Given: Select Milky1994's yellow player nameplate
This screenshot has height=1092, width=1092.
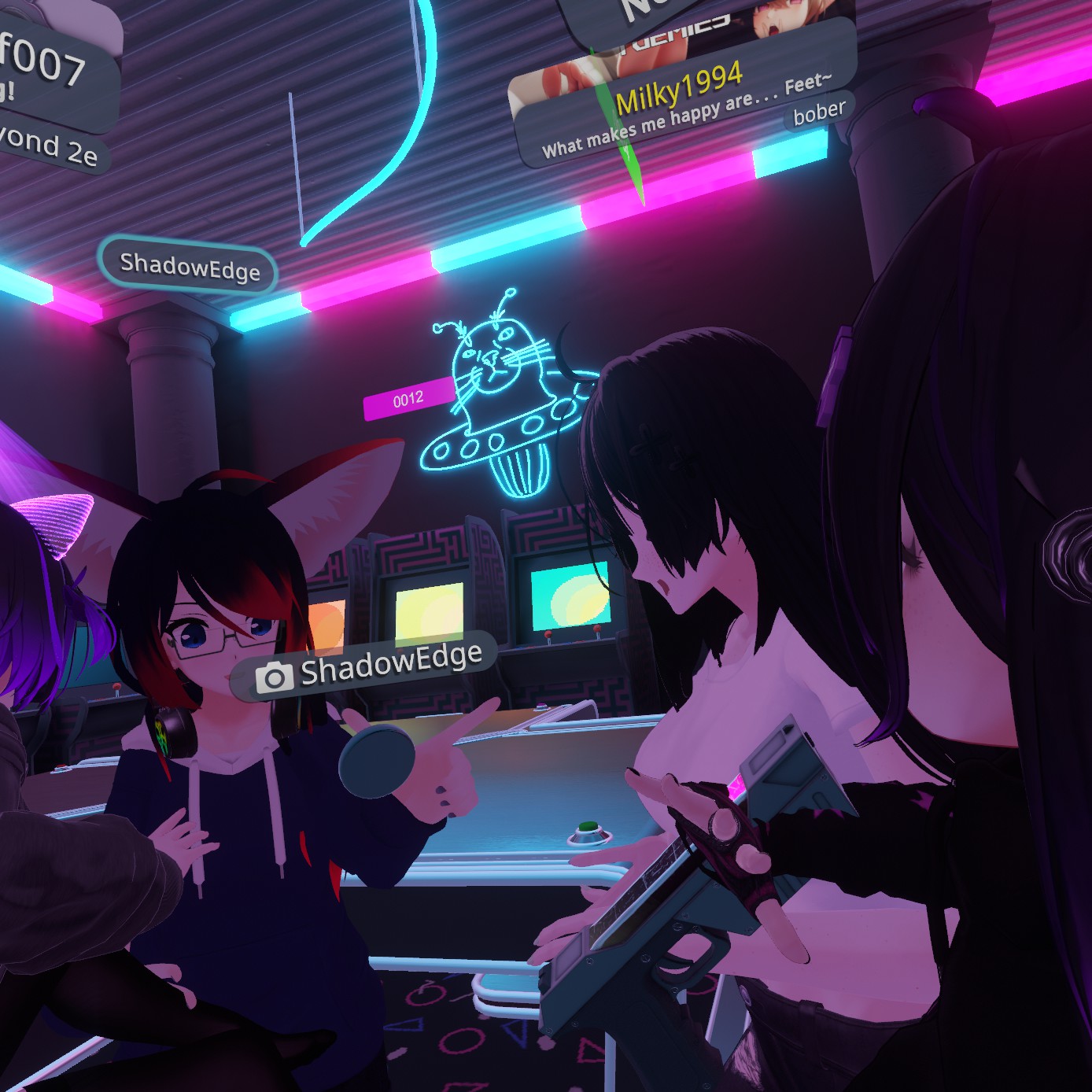Looking at the screenshot, I should pos(679,89).
